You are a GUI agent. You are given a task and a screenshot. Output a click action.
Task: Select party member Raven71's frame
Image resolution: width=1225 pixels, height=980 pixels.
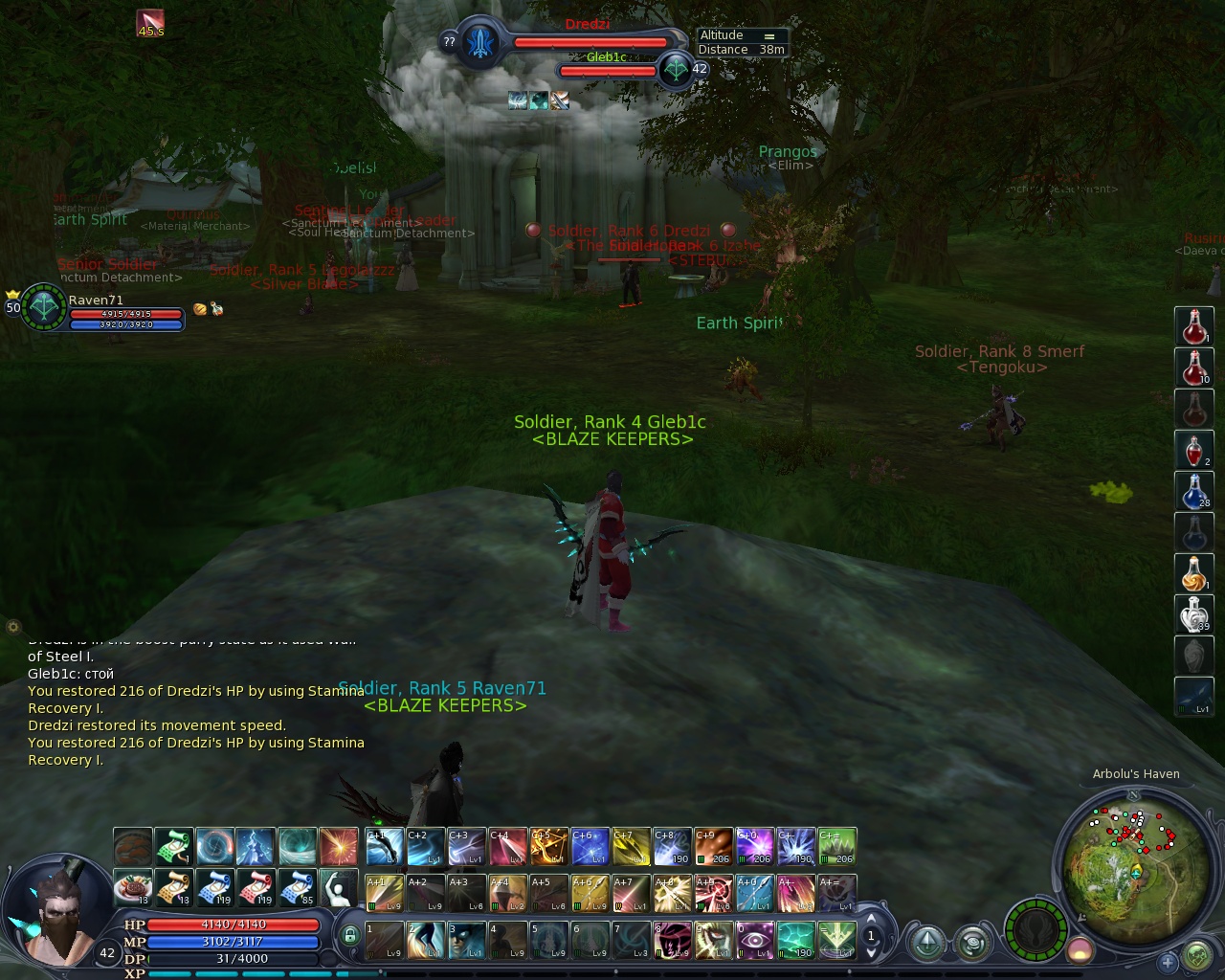click(x=96, y=308)
